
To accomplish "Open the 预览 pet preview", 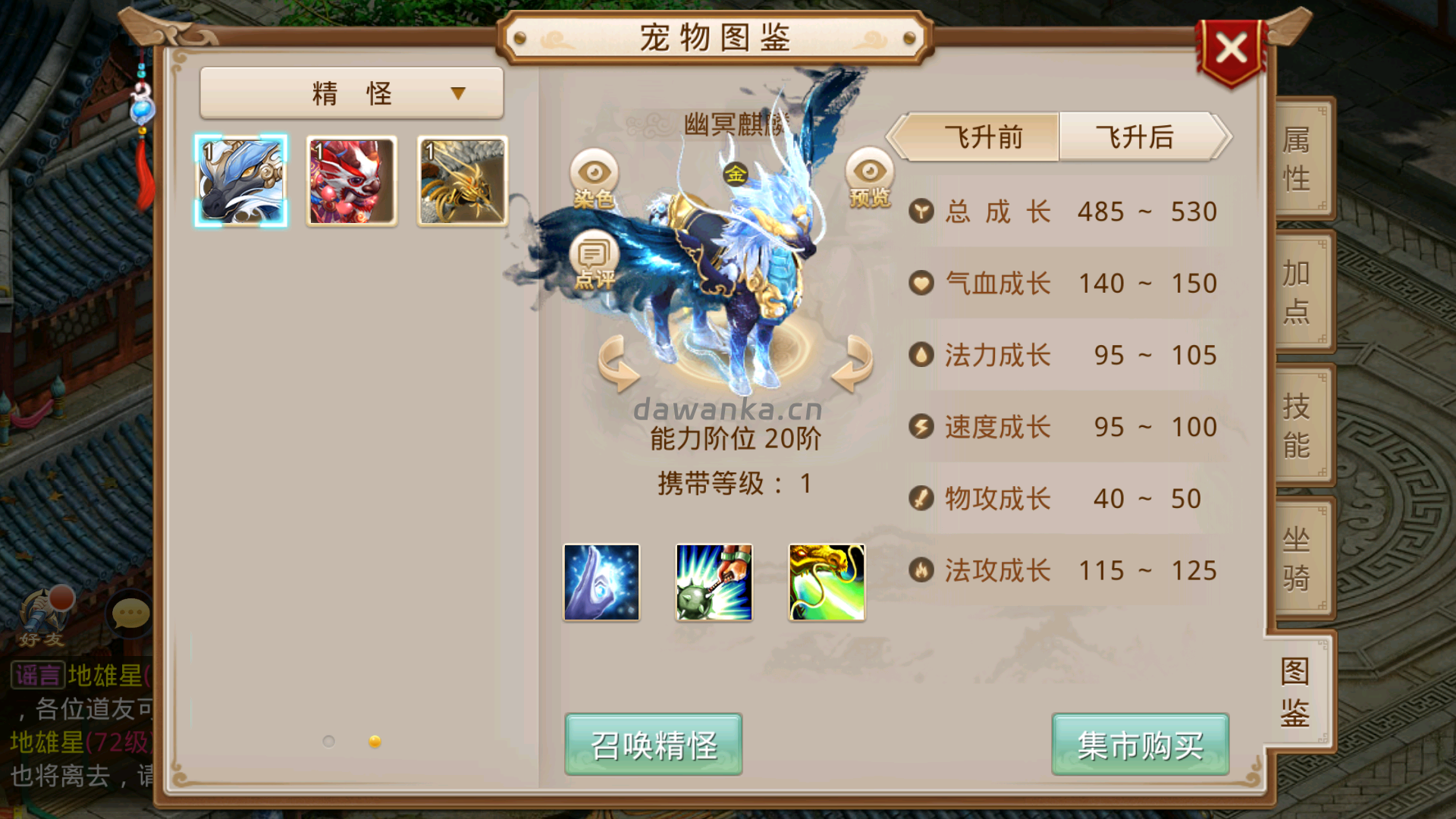I will 869,178.
